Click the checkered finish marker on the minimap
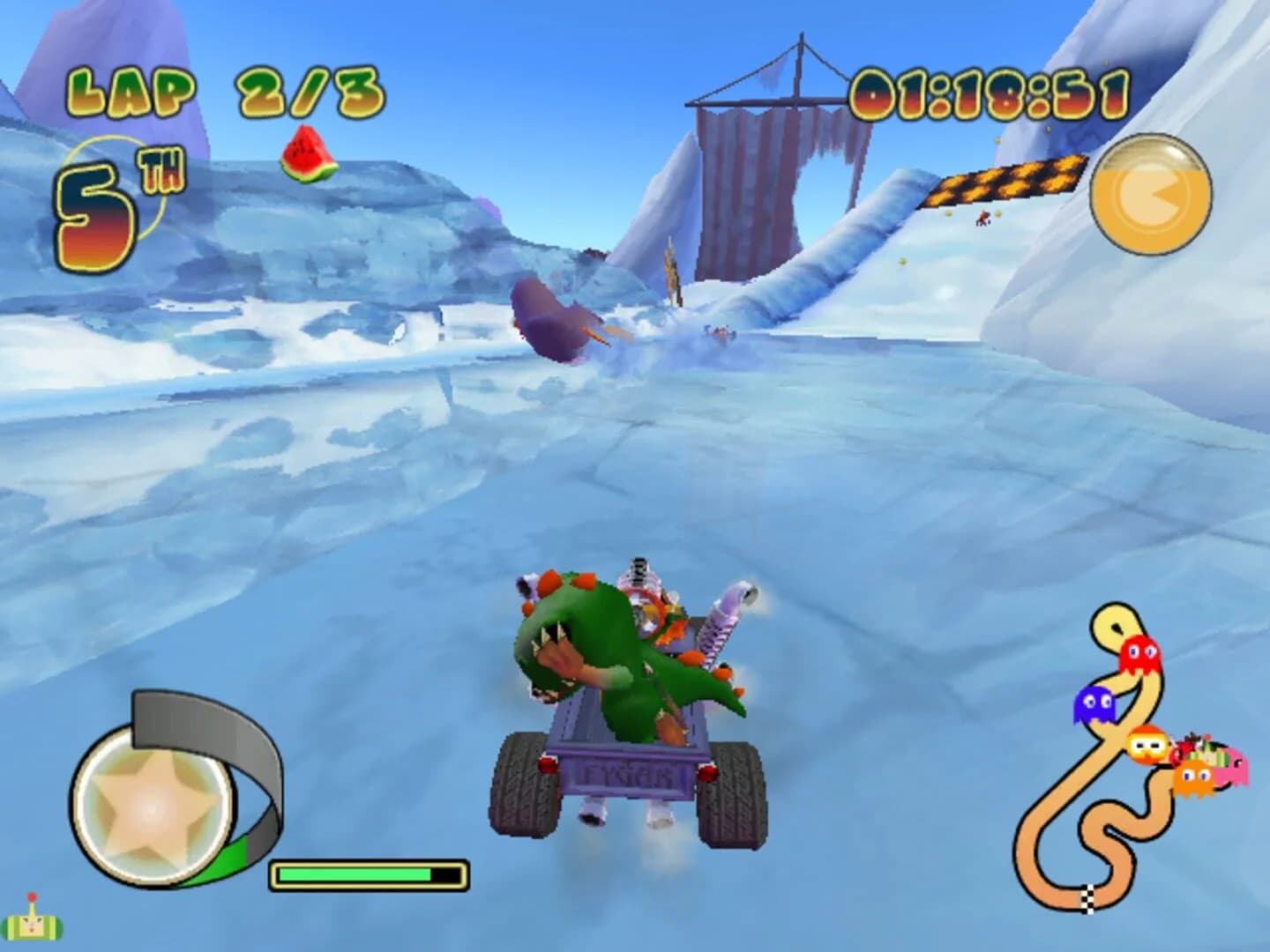 click(1087, 899)
